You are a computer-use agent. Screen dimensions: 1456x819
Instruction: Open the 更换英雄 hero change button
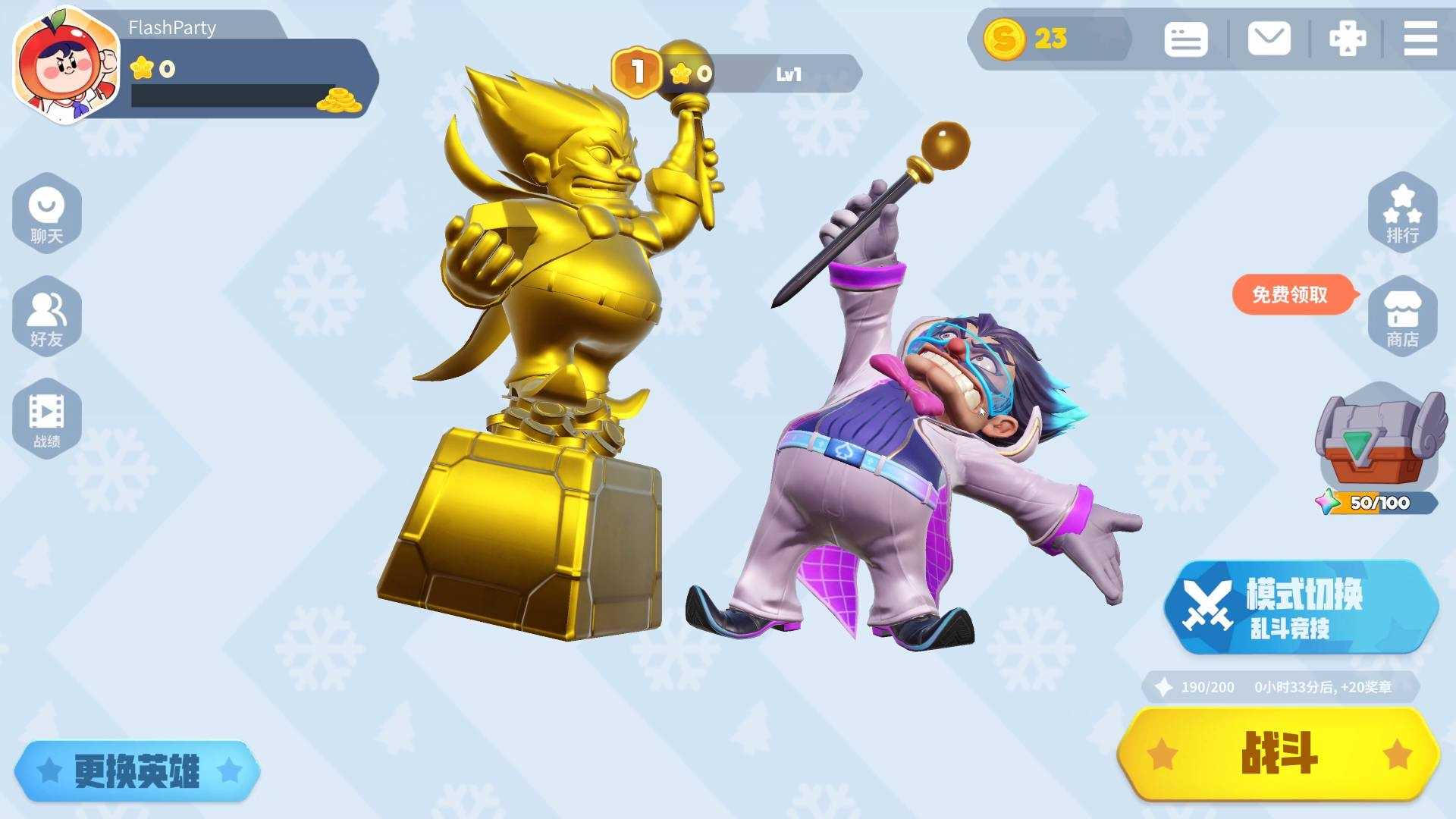137,771
